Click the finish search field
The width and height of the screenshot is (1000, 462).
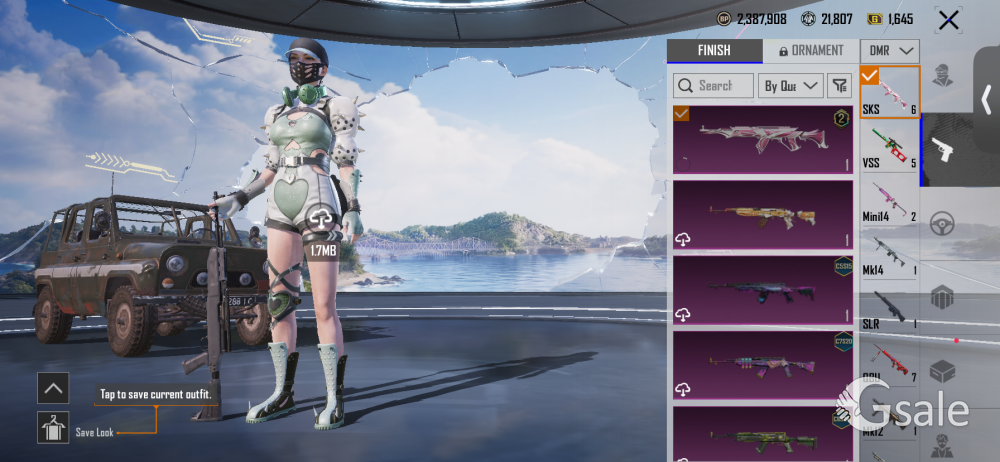coord(713,86)
